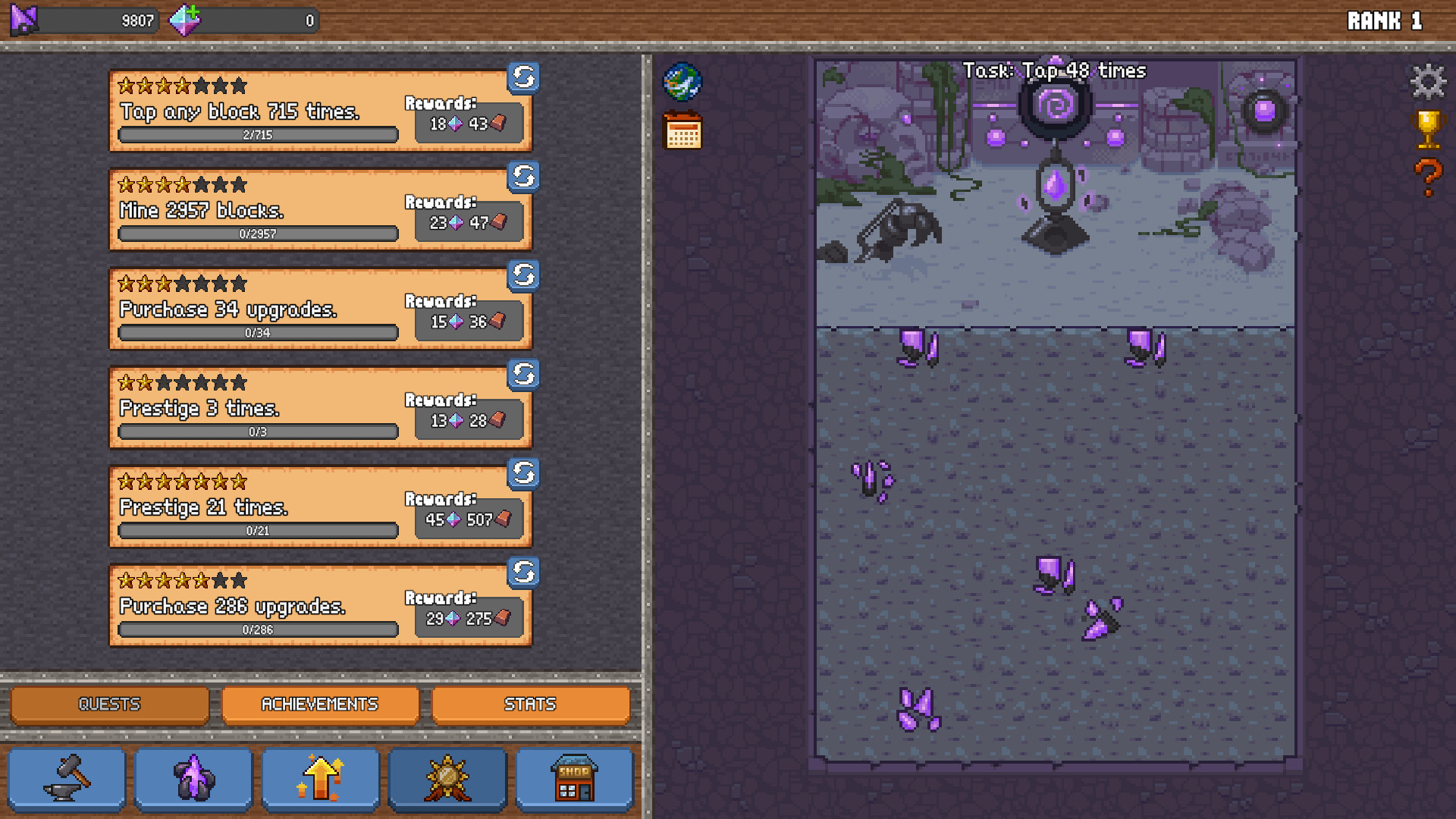Viewport: 1456px width, 819px height.
Task: Reroll the 'Tap any block 715 times' quest
Action: 523,78
